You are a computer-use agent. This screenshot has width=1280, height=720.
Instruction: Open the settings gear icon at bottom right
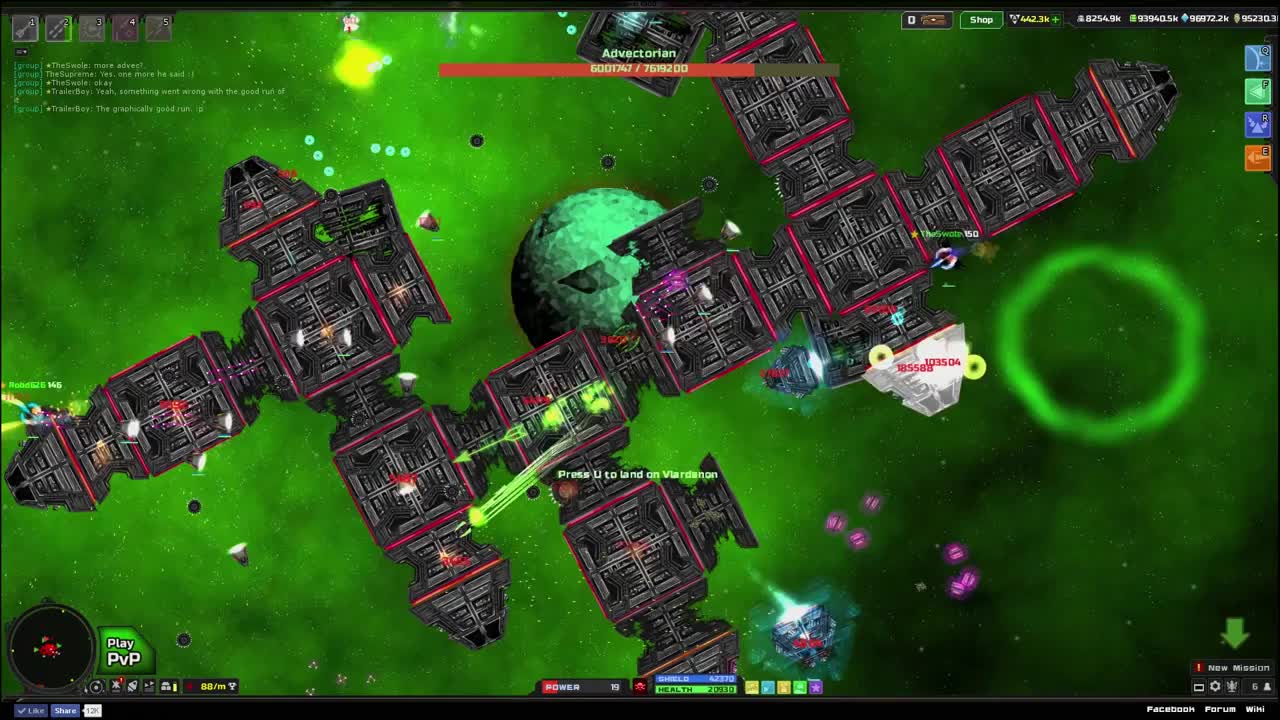click(1215, 687)
